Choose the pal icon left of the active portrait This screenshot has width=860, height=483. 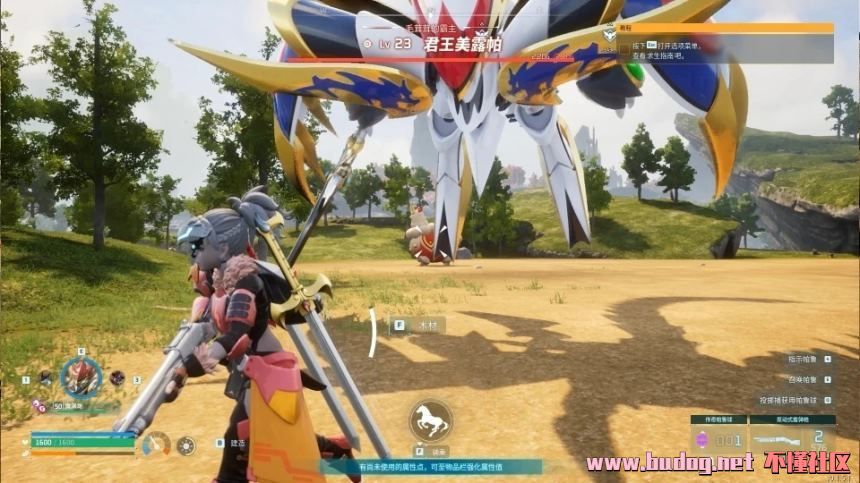(x=45, y=378)
